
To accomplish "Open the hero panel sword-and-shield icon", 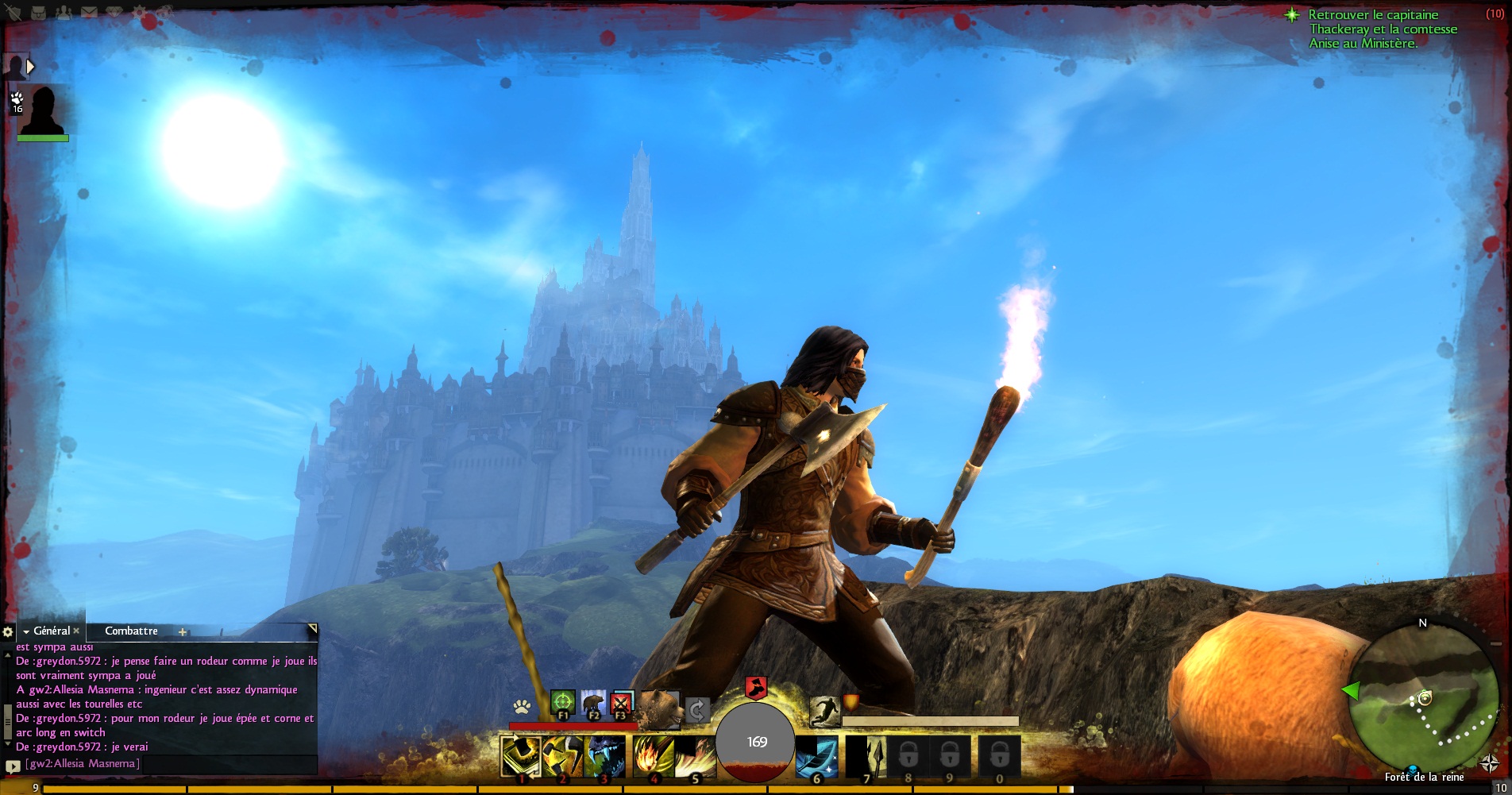I will click(x=13, y=12).
